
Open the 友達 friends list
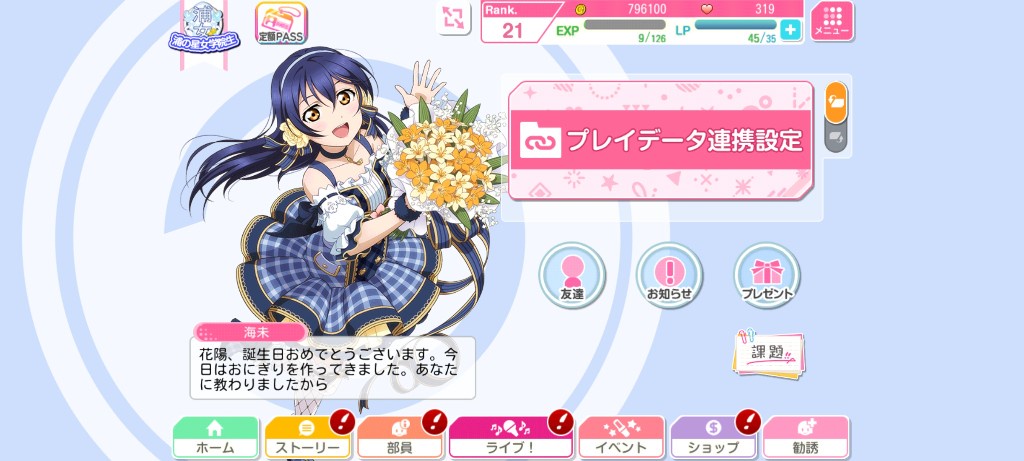[x=572, y=275]
